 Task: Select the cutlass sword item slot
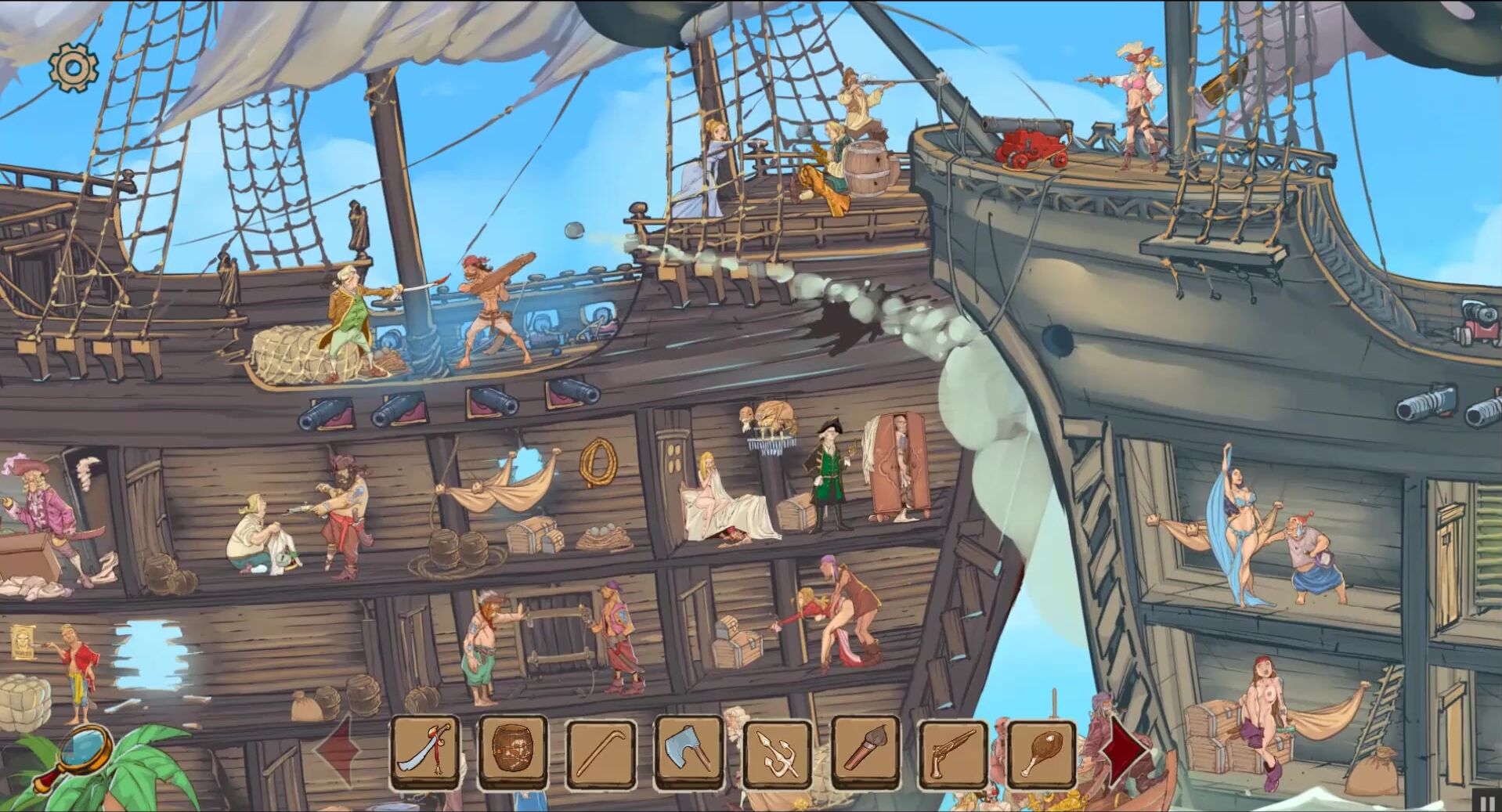tap(425, 751)
